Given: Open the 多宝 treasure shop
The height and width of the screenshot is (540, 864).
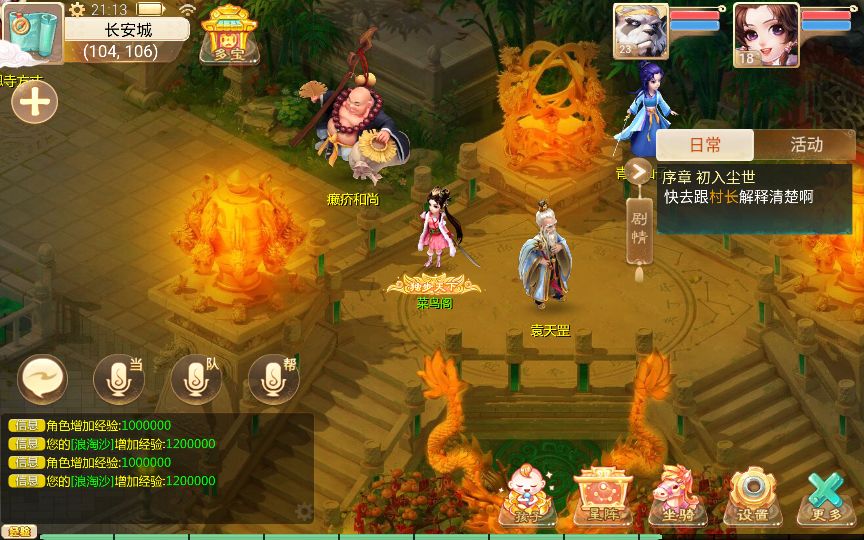Looking at the screenshot, I should click(225, 34).
